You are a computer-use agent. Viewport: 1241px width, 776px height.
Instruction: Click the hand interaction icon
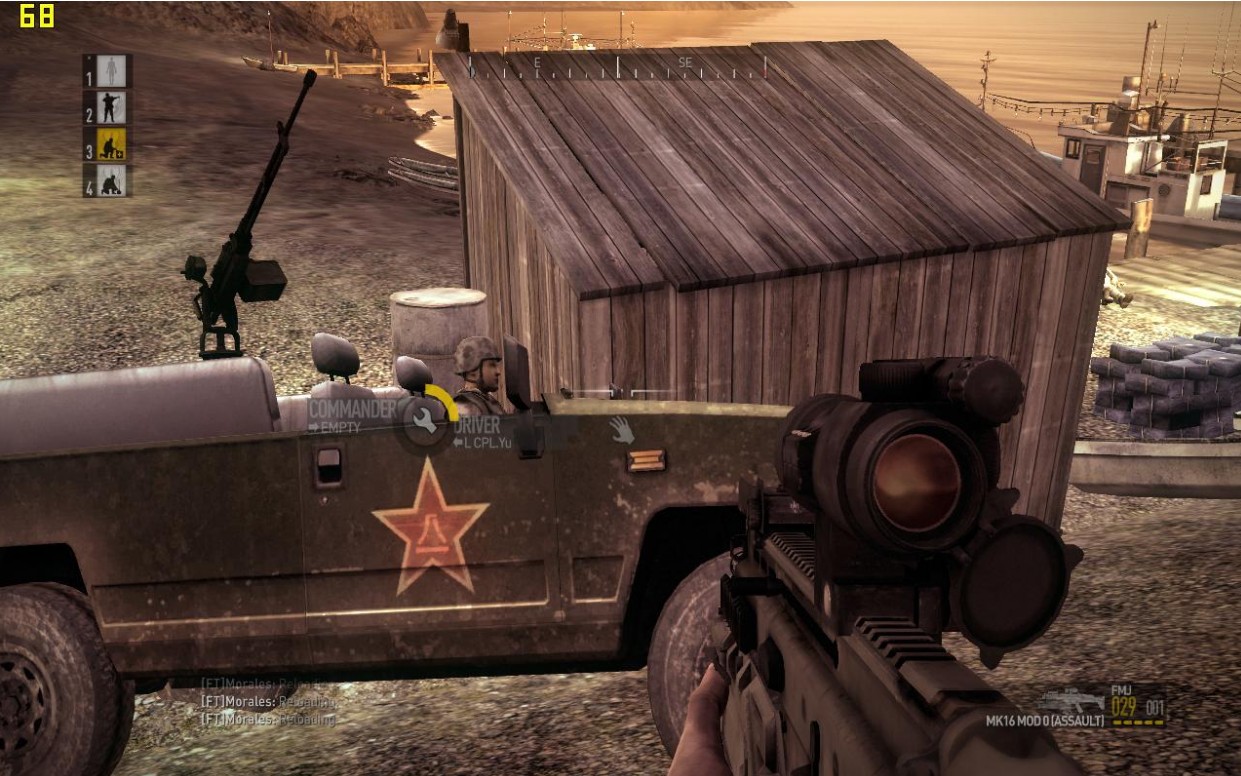coord(622,430)
